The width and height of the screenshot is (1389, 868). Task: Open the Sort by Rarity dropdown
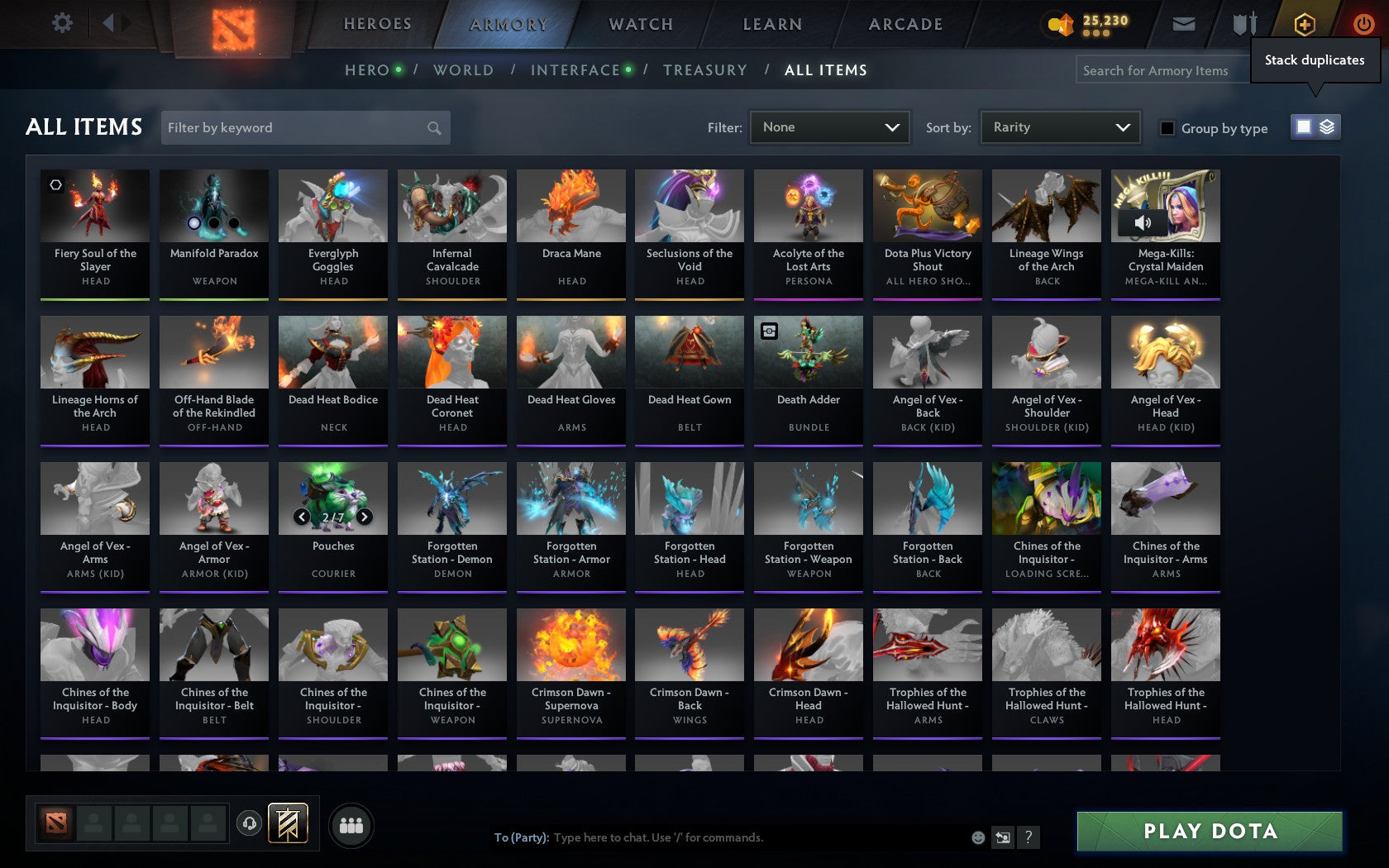(x=1059, y=126)
